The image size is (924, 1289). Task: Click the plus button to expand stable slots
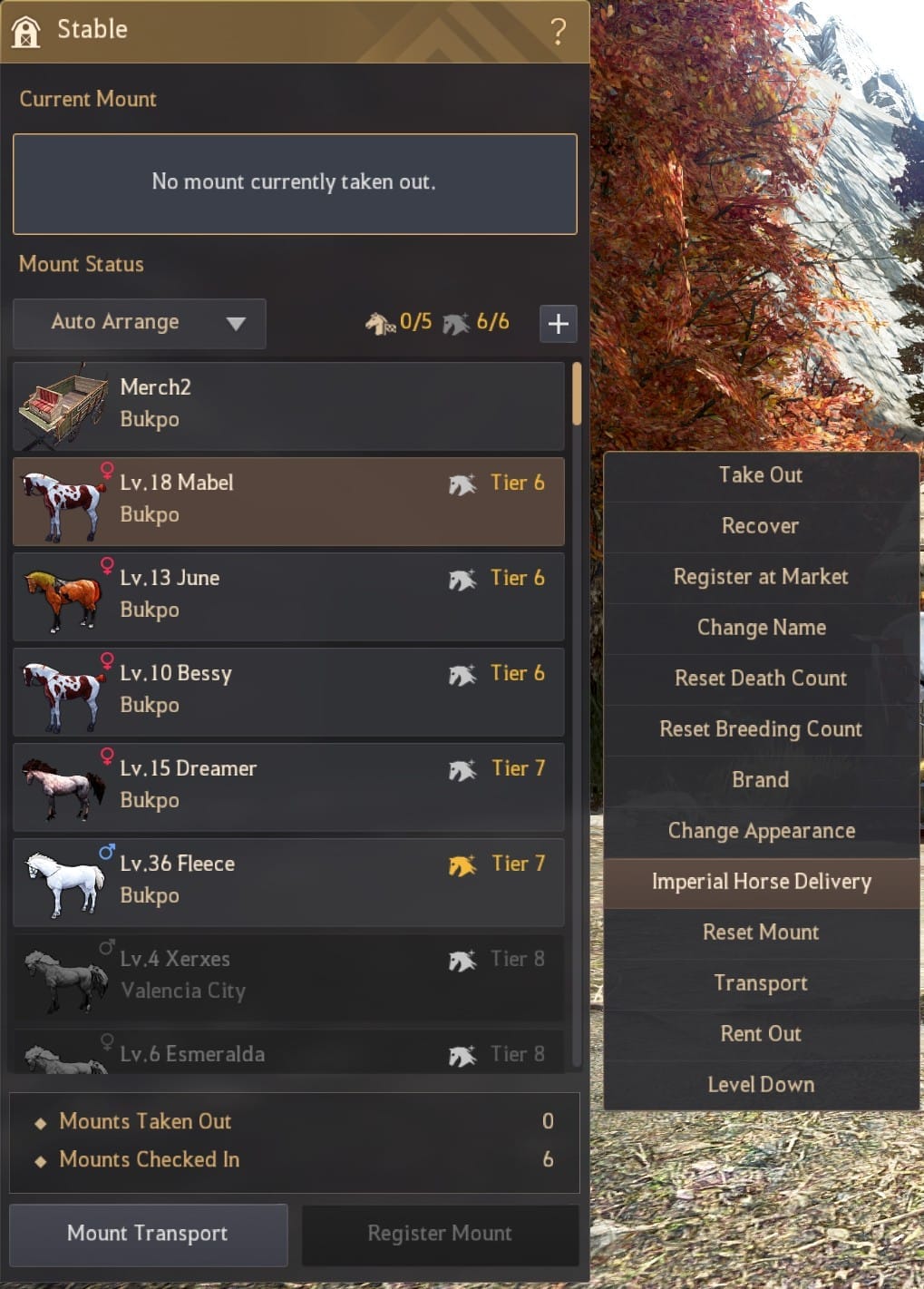click(x=558, y=324)
